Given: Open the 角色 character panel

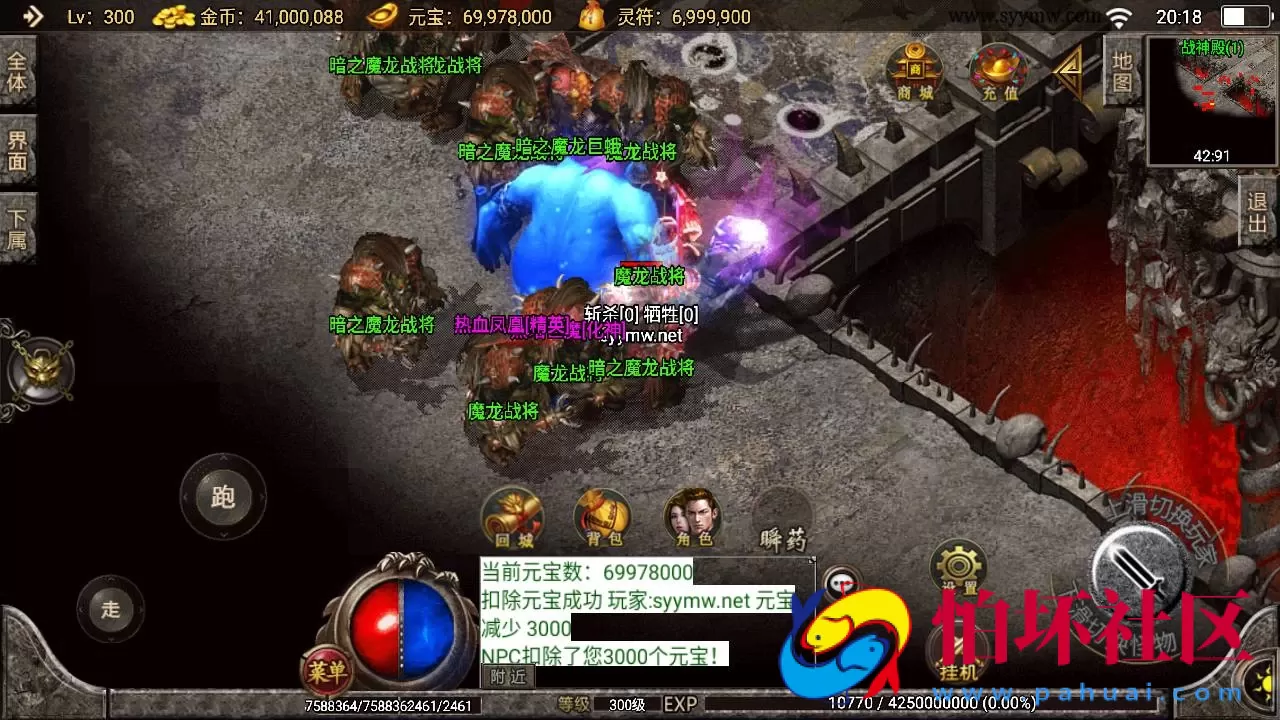Looking at the screenshot, I should point(693,516).
